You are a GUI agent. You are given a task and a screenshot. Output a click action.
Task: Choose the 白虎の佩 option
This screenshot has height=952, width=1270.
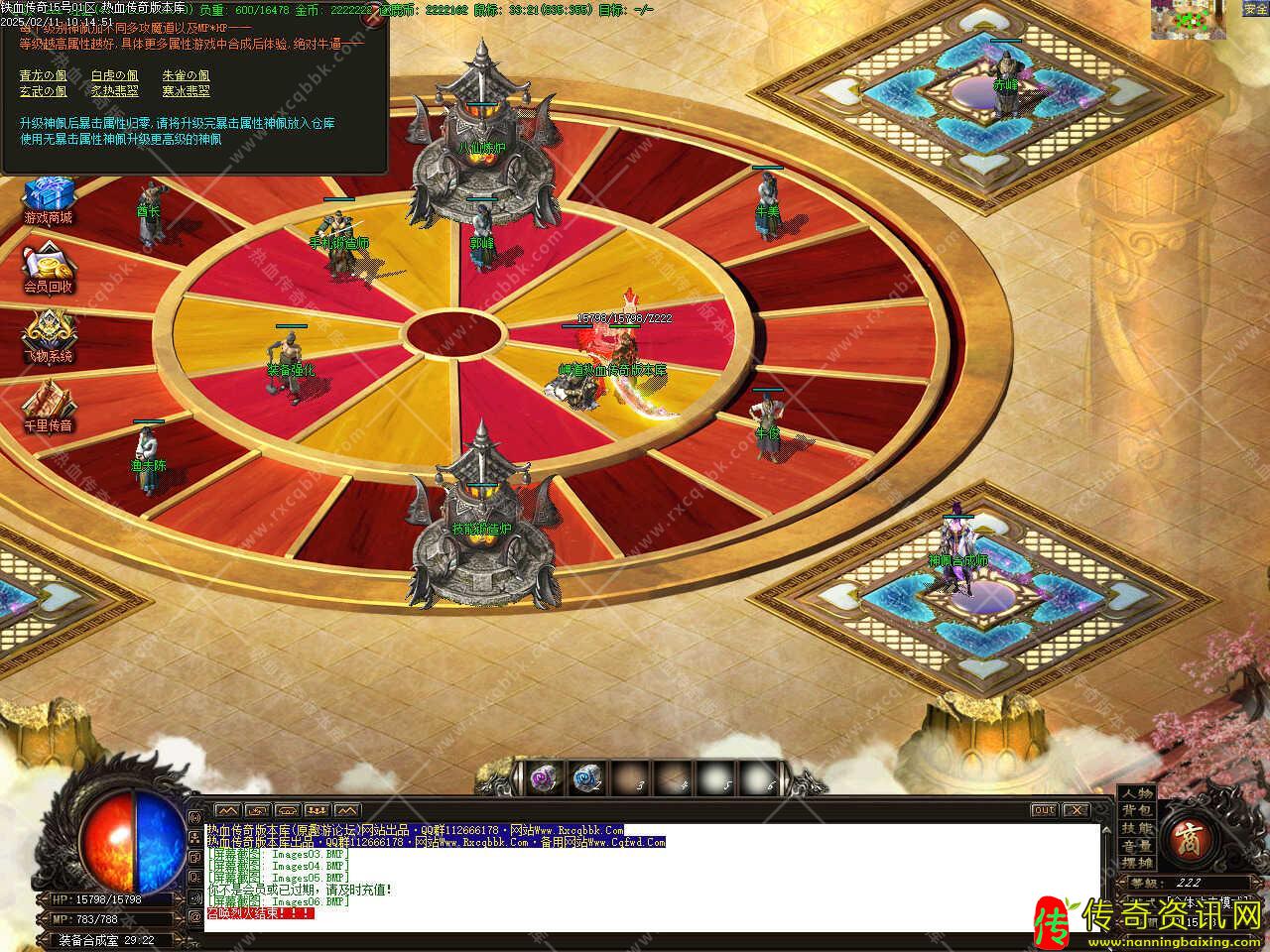coord(114,75)
